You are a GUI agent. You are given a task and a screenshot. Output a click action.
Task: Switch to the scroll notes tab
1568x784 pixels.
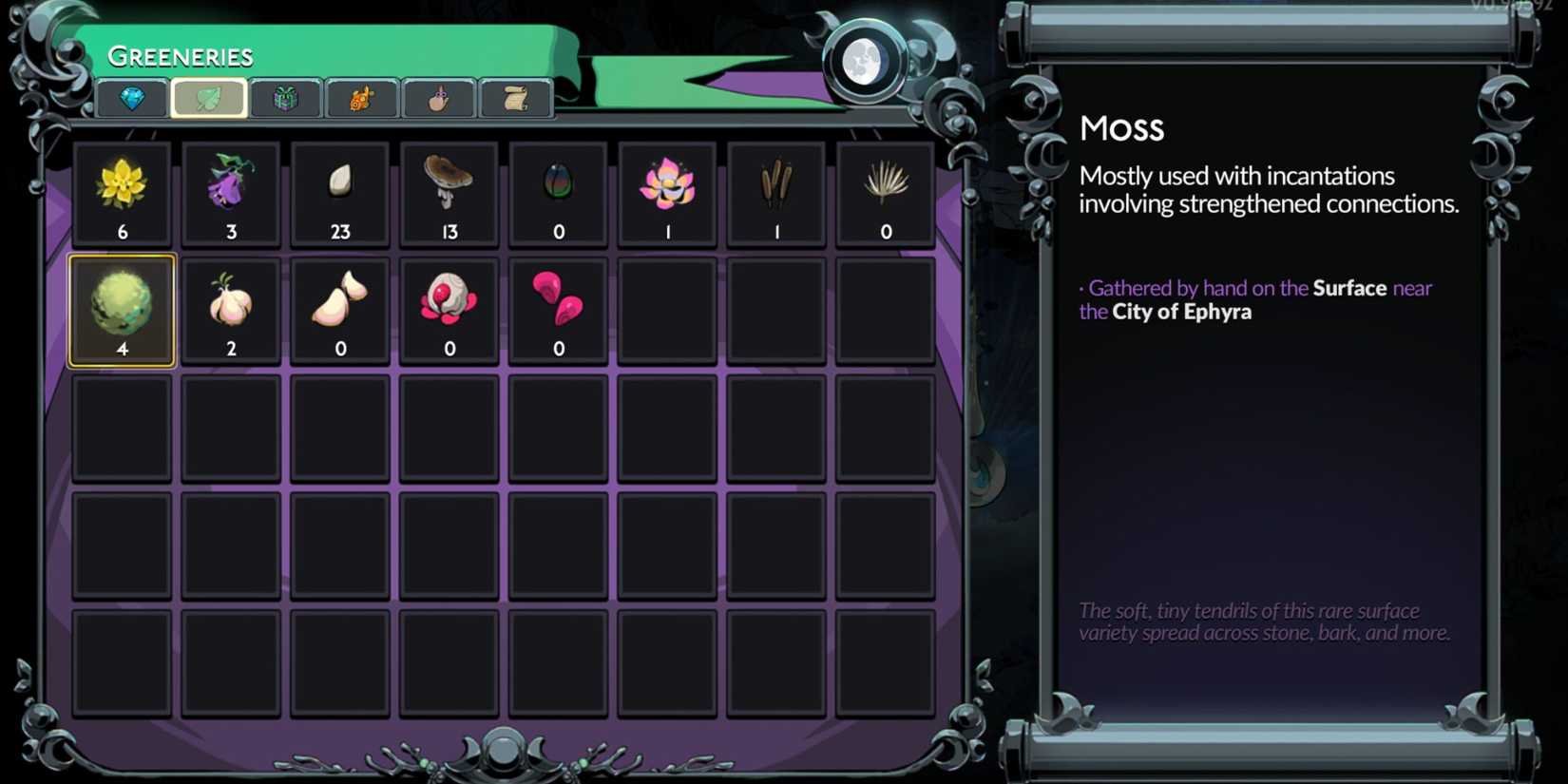click(x=514, y=98)
